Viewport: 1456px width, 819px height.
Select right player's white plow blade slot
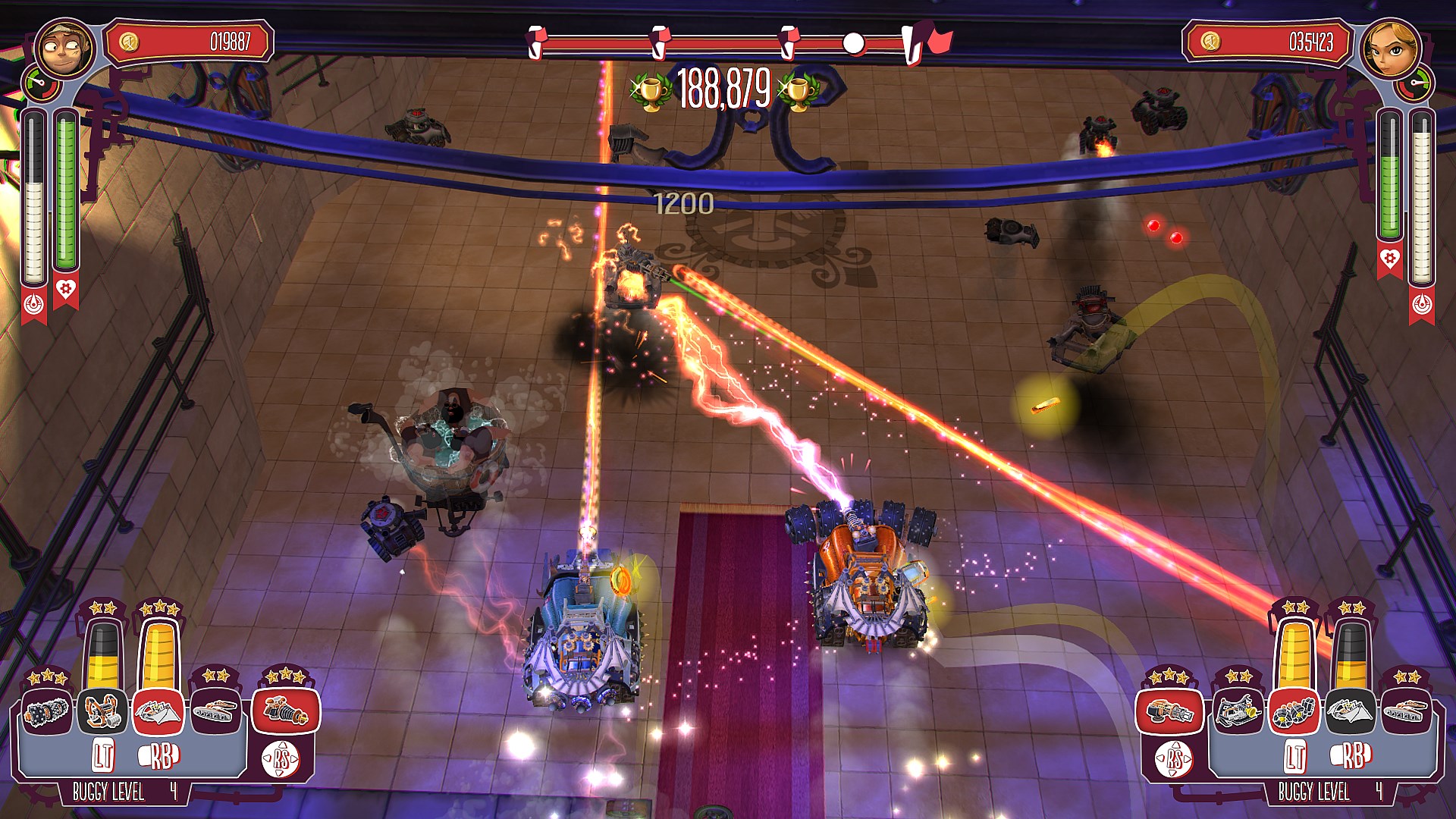coord(1350,713)
